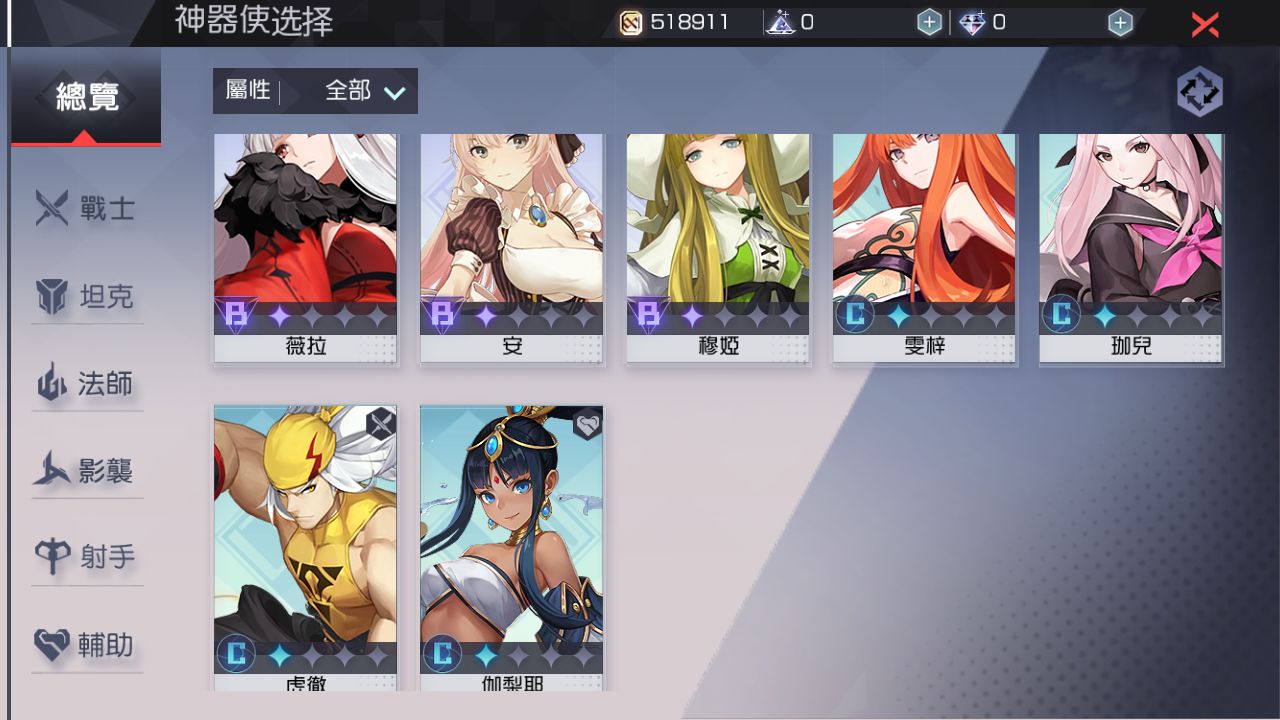Click the hexagonal rotate icon button
The width and height of the screenshot is (1280, 720).
click(x=1200, y=93)
